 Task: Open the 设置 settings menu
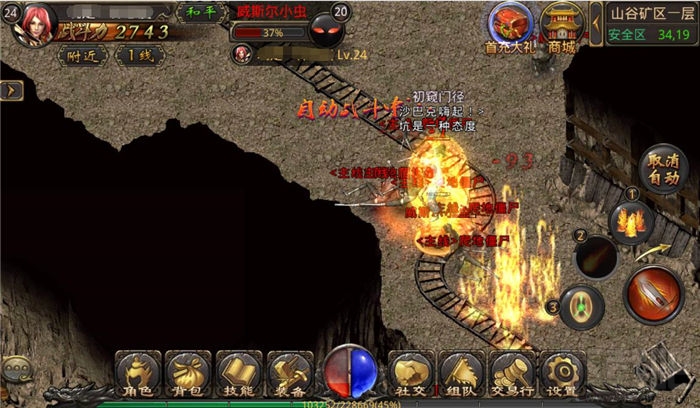coord(560,373)
